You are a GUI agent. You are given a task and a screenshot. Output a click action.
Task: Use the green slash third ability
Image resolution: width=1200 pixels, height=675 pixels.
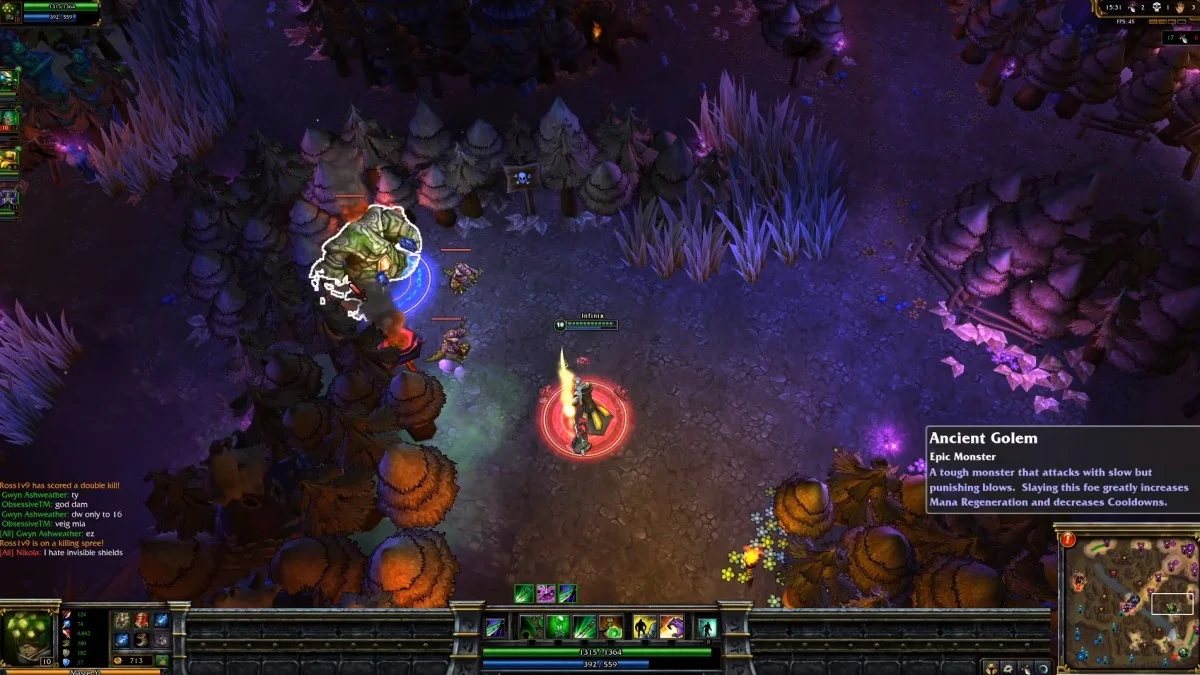tap(584, 627)
